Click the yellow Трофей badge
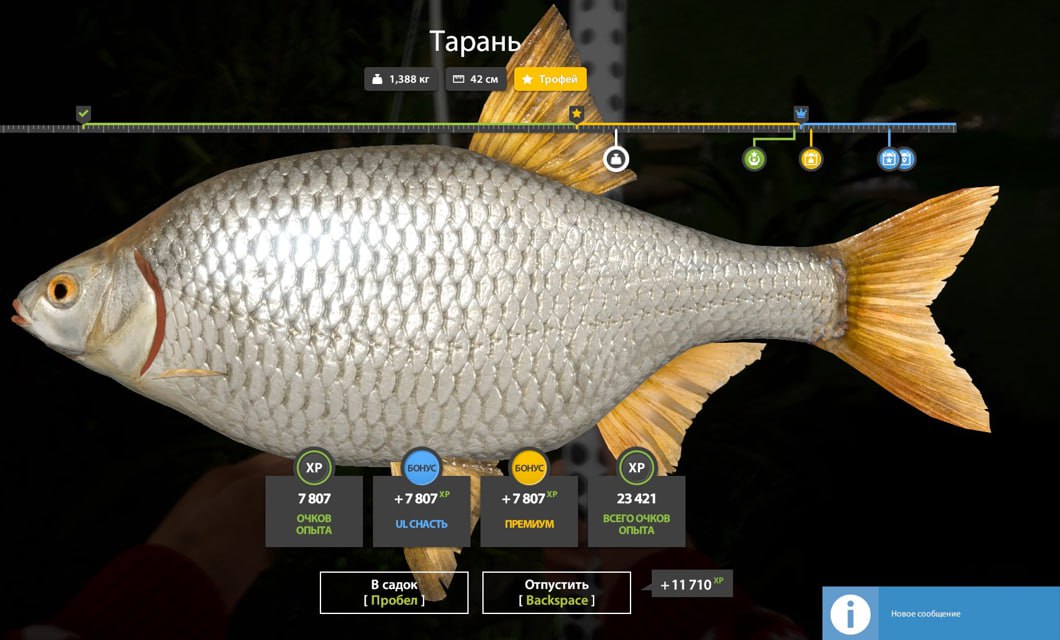 click(551, 79)
